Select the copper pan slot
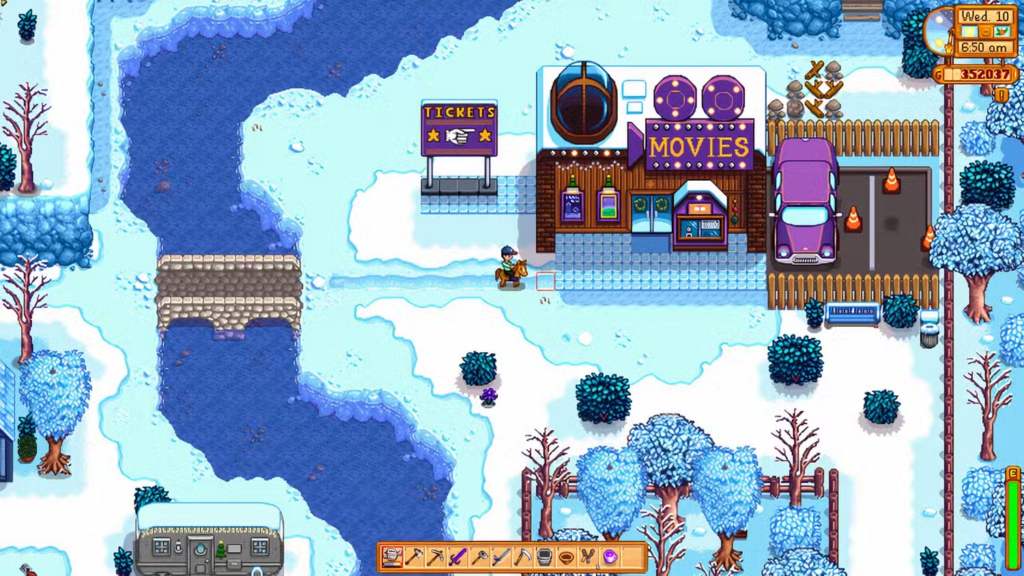 (566, 557)
